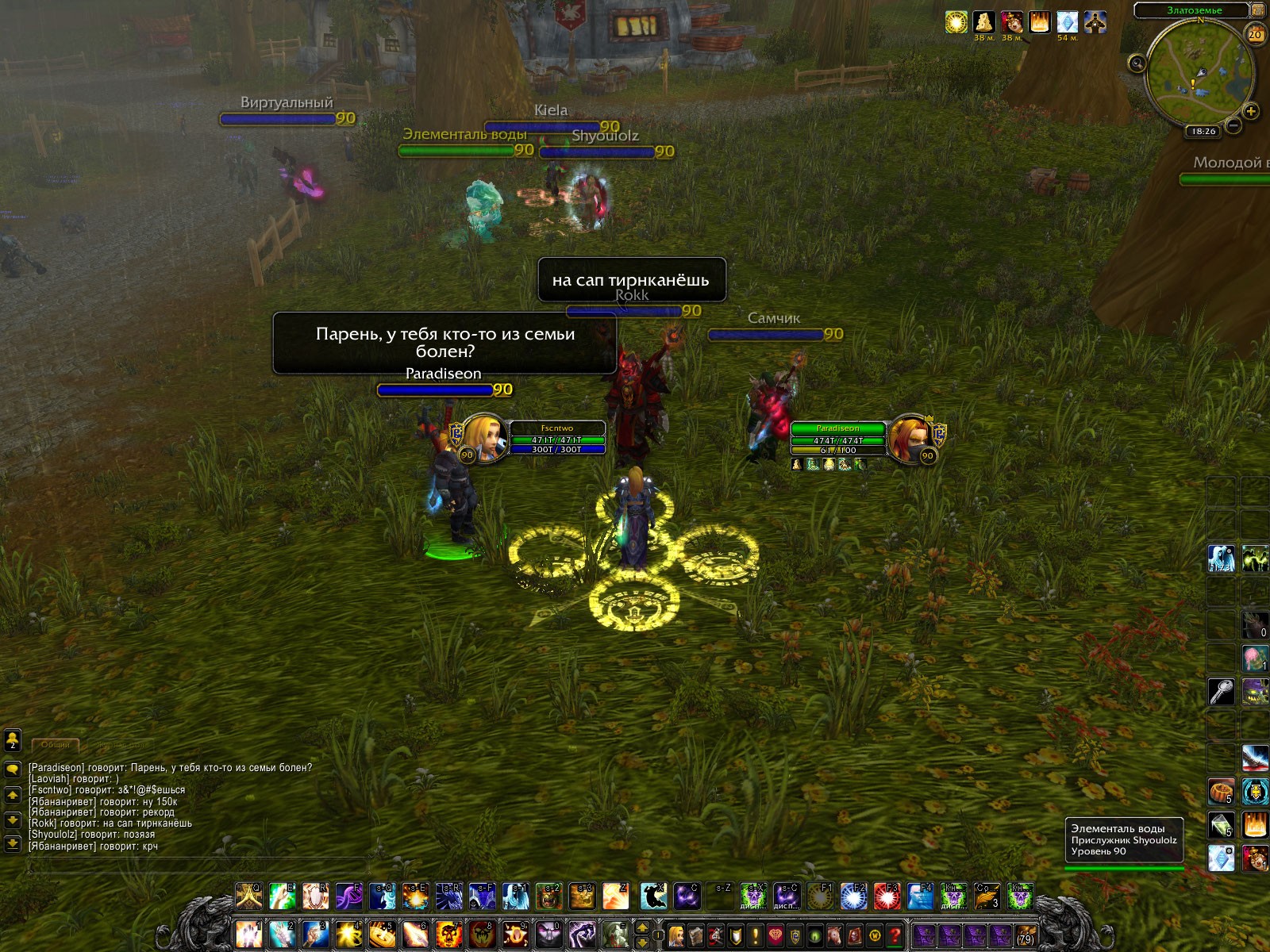Image resolution: width=1270 pixels, height=952 pixels.
Task: Page the action bar up with arrow
Action: click(642, 927)
